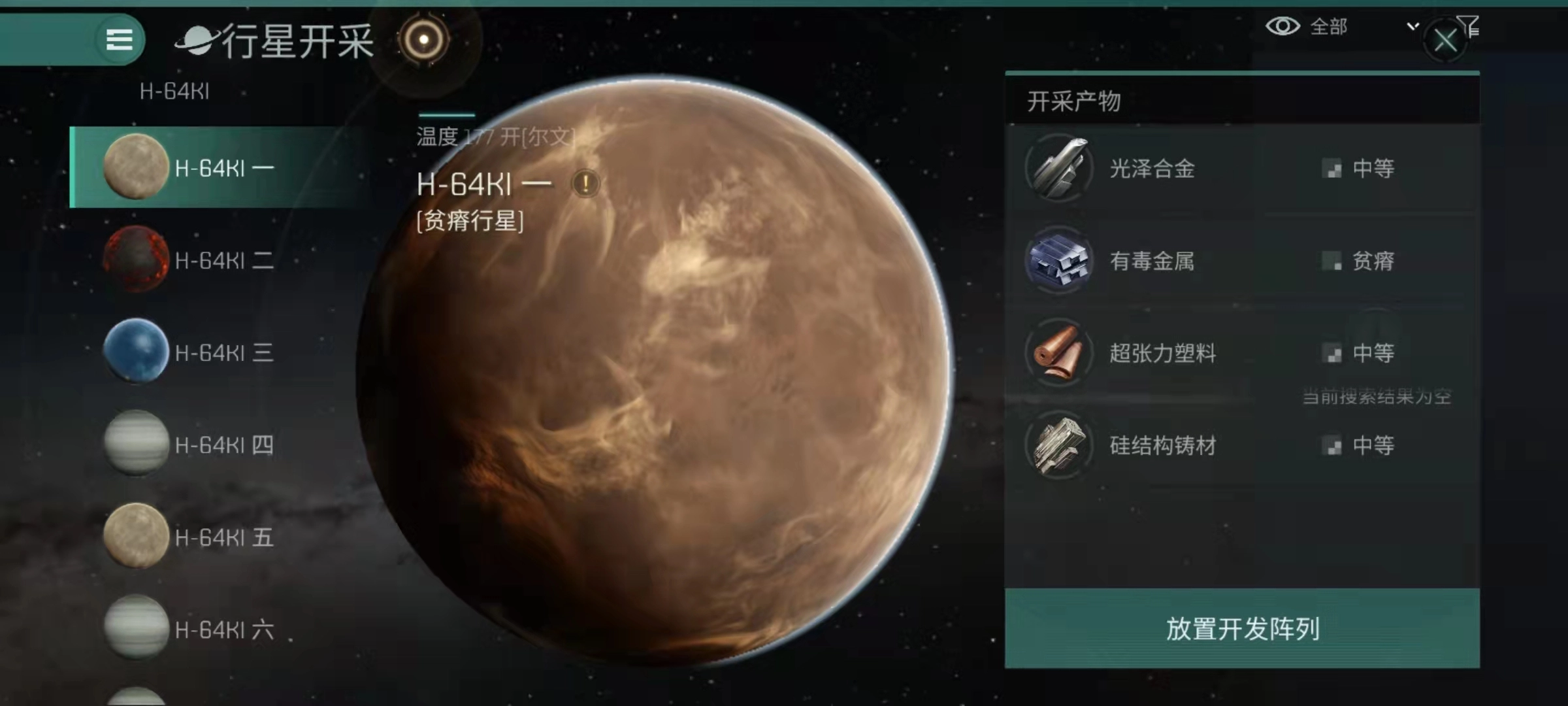Click the 有毒金属 resource icon
The width and height of the screenshot is (1568, 706).
click(x=1058, y=260)
